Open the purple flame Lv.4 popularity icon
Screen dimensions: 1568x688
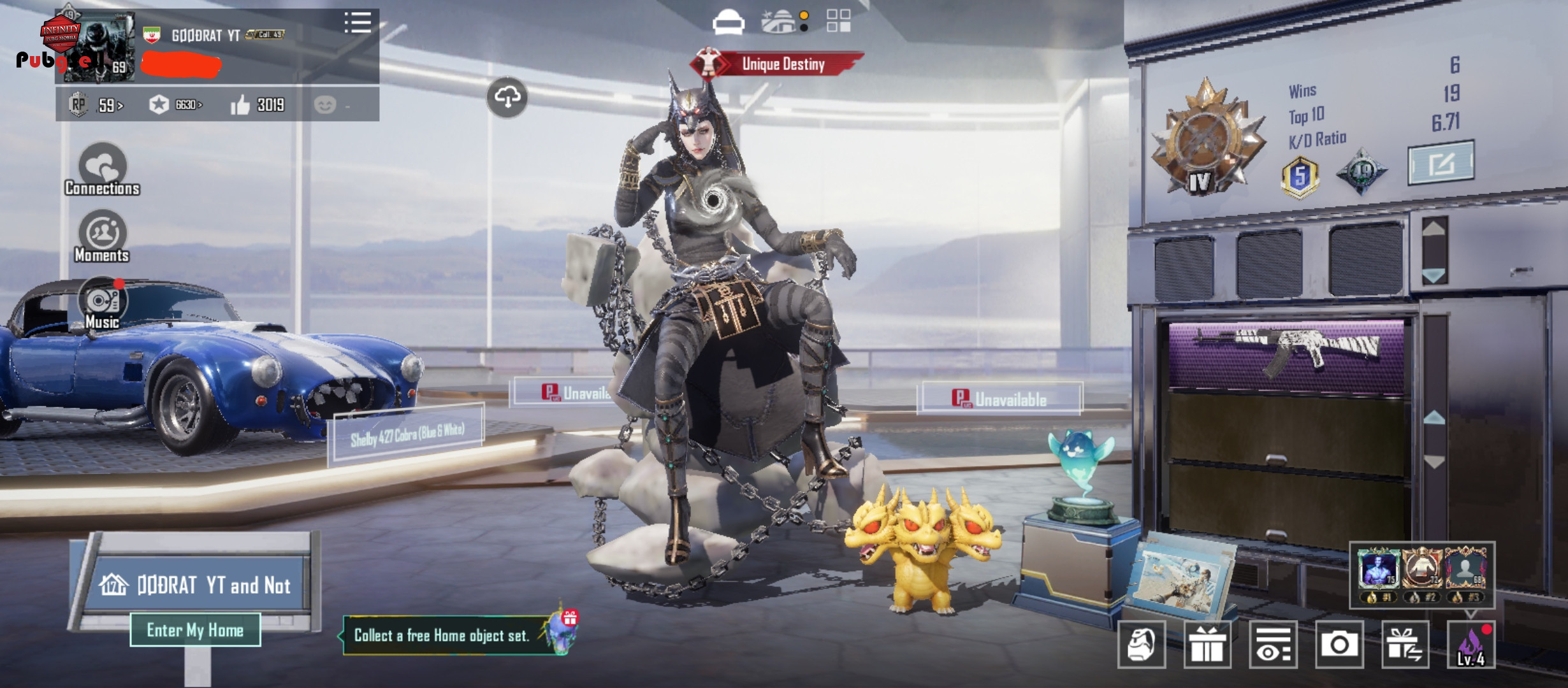[x=1471, y=645]
